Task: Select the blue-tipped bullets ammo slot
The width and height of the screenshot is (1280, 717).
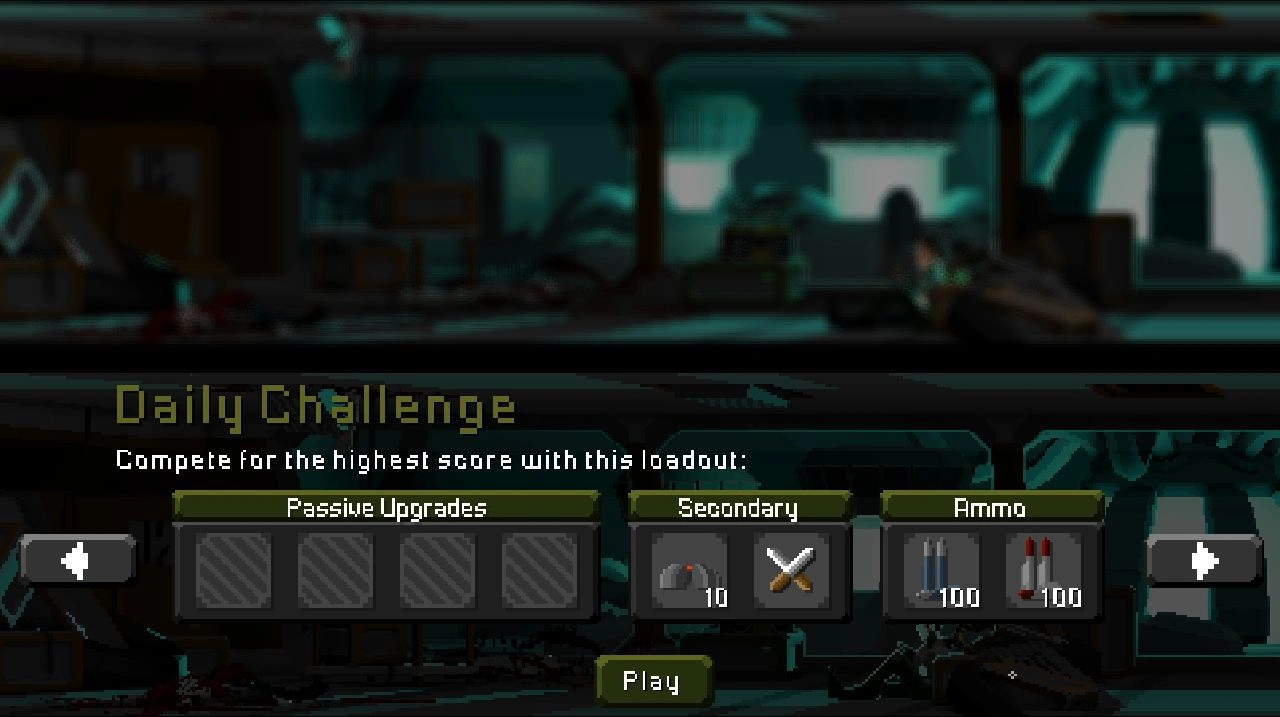Action: point(942,571)
